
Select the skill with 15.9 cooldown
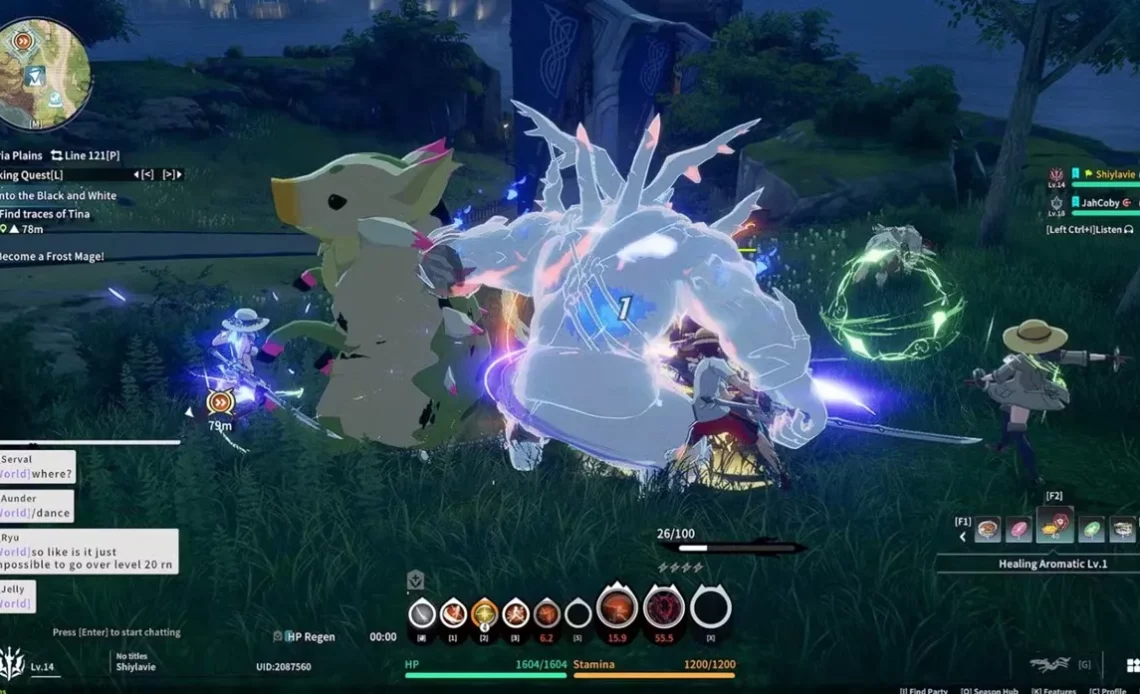617,608
